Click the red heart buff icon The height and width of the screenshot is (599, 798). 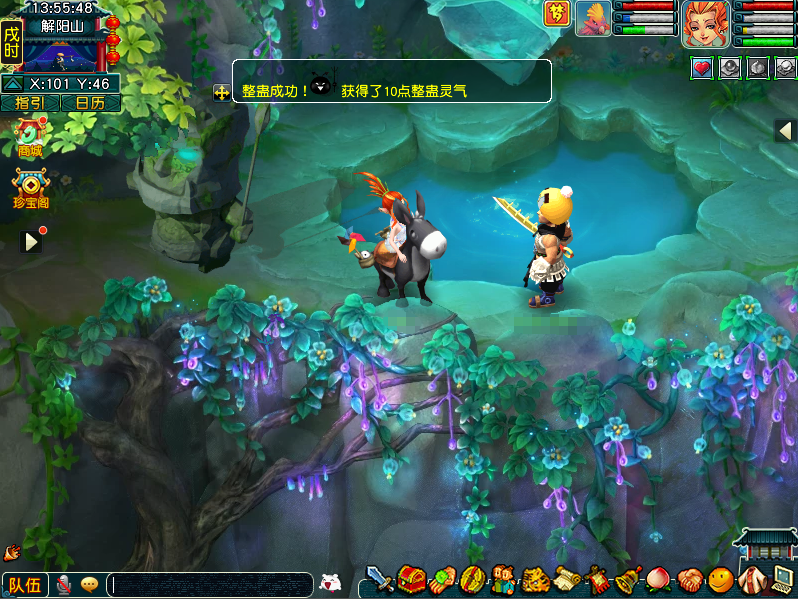702,68
